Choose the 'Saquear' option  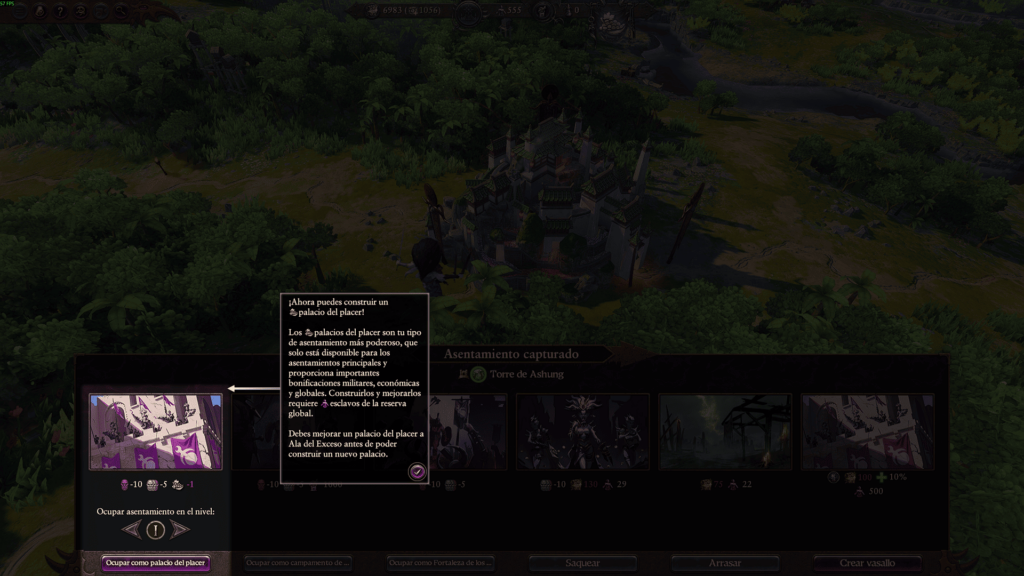coord(583,563)
